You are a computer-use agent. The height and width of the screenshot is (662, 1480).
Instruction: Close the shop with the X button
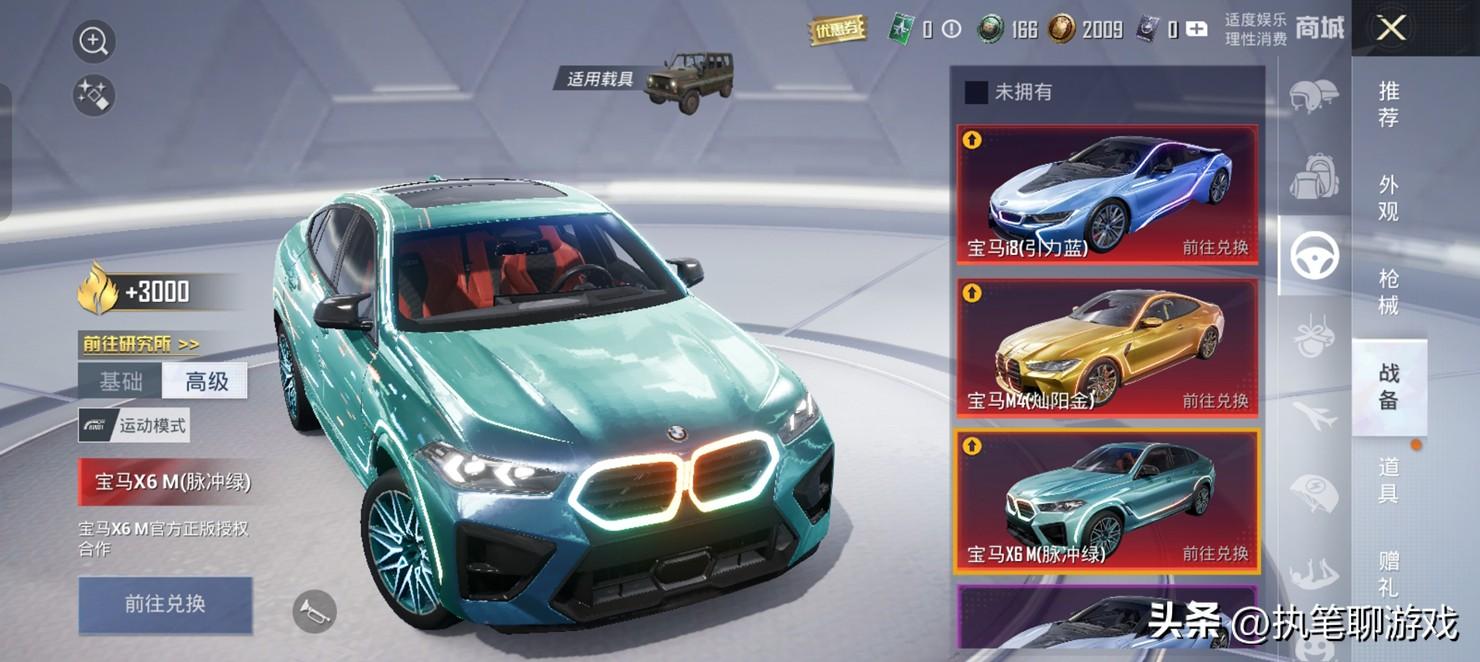pyautogui.click(x=1391, y=28)
